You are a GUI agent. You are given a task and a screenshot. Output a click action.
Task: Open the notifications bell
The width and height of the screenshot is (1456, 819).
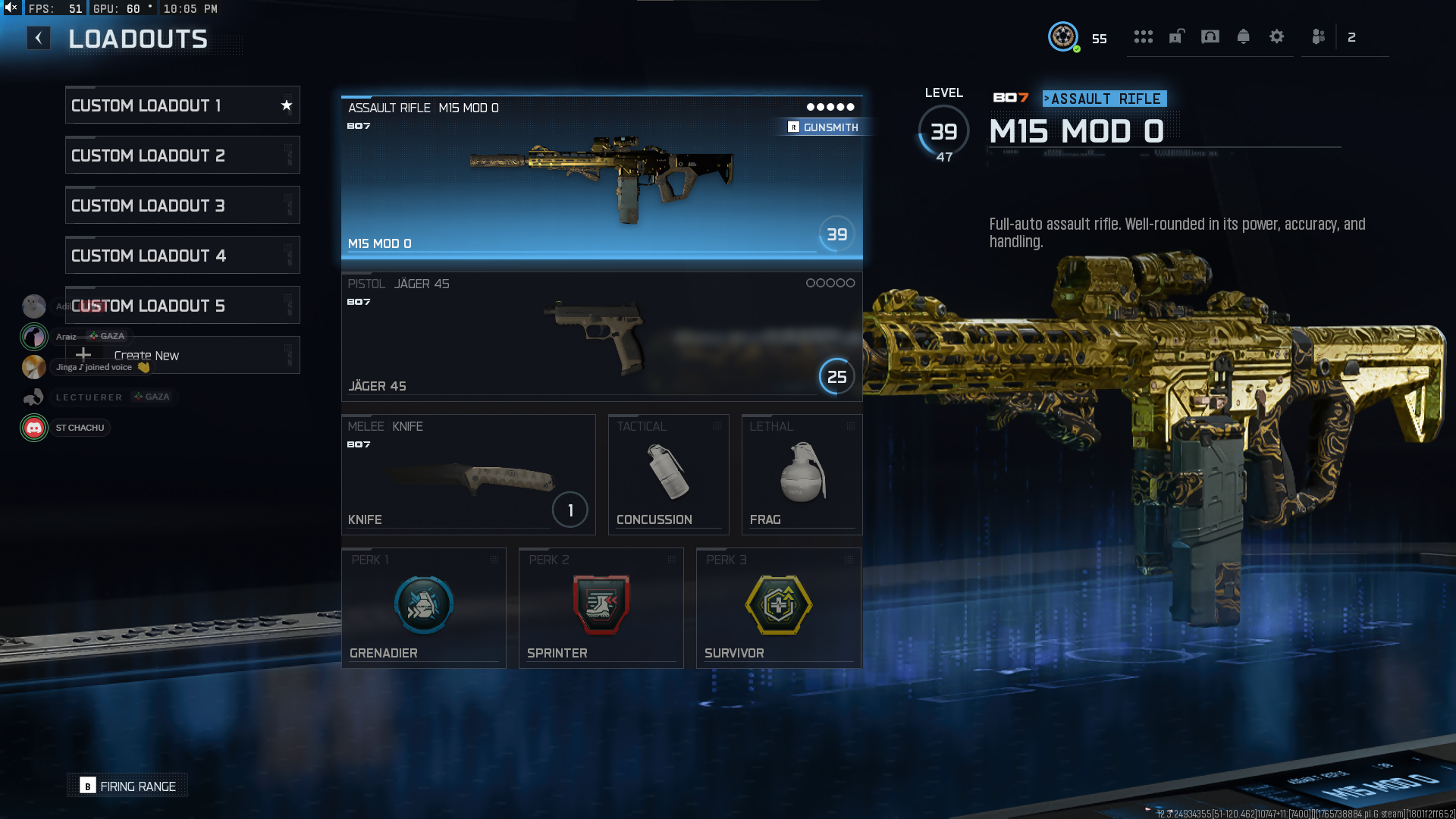1244,37
